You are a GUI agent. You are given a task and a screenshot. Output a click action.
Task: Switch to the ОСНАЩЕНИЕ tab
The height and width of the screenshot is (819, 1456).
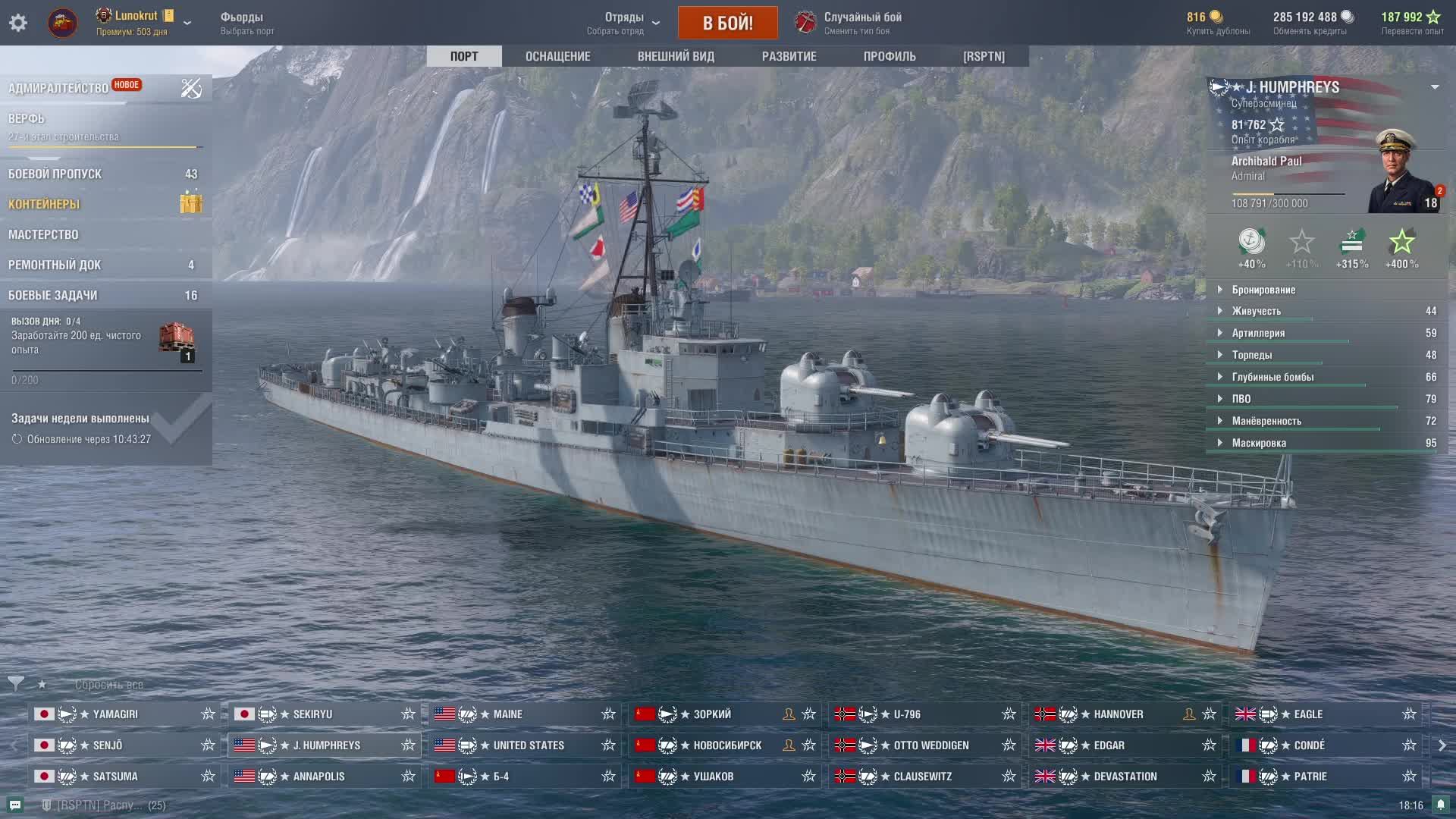click(x=557, y=56)
